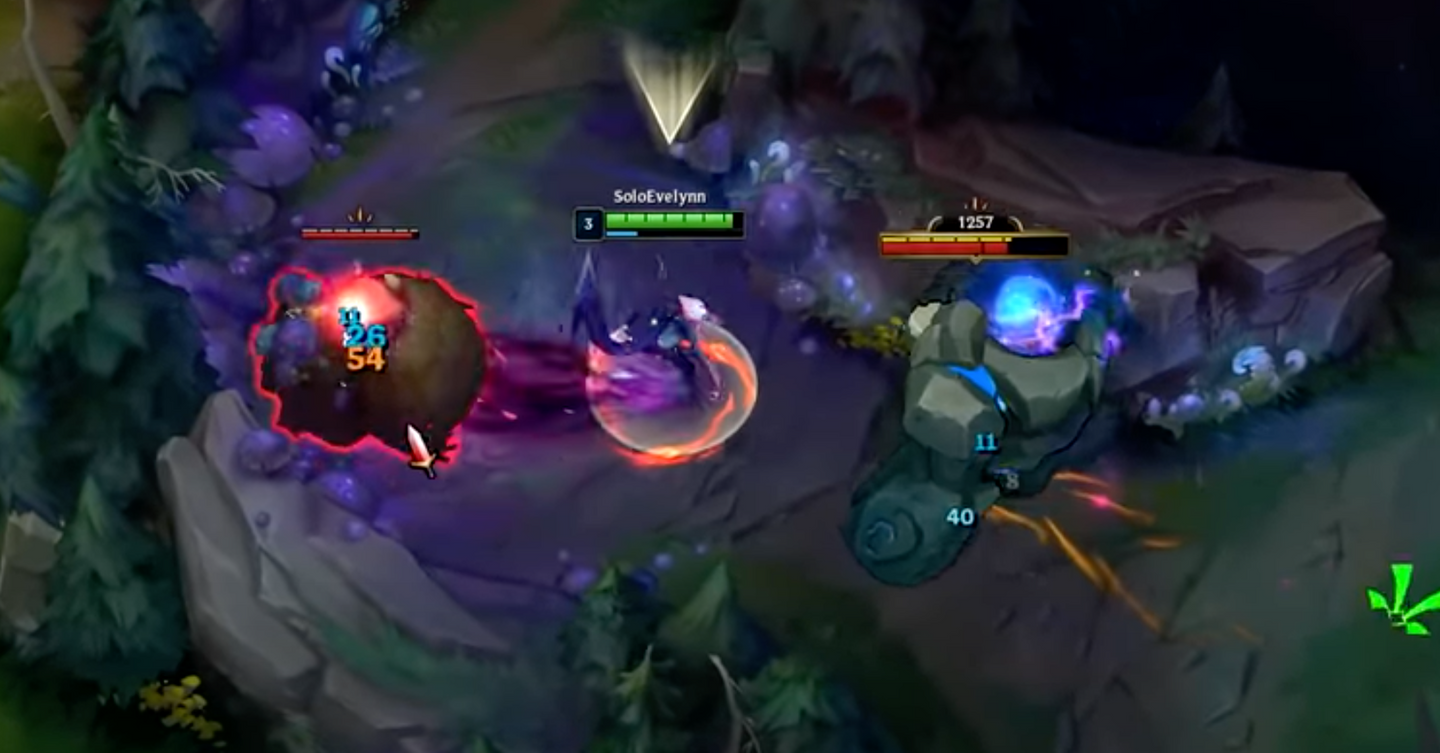
Task: Click the red 11 damage number on Gromp
Action: click(x=350, y=317)
